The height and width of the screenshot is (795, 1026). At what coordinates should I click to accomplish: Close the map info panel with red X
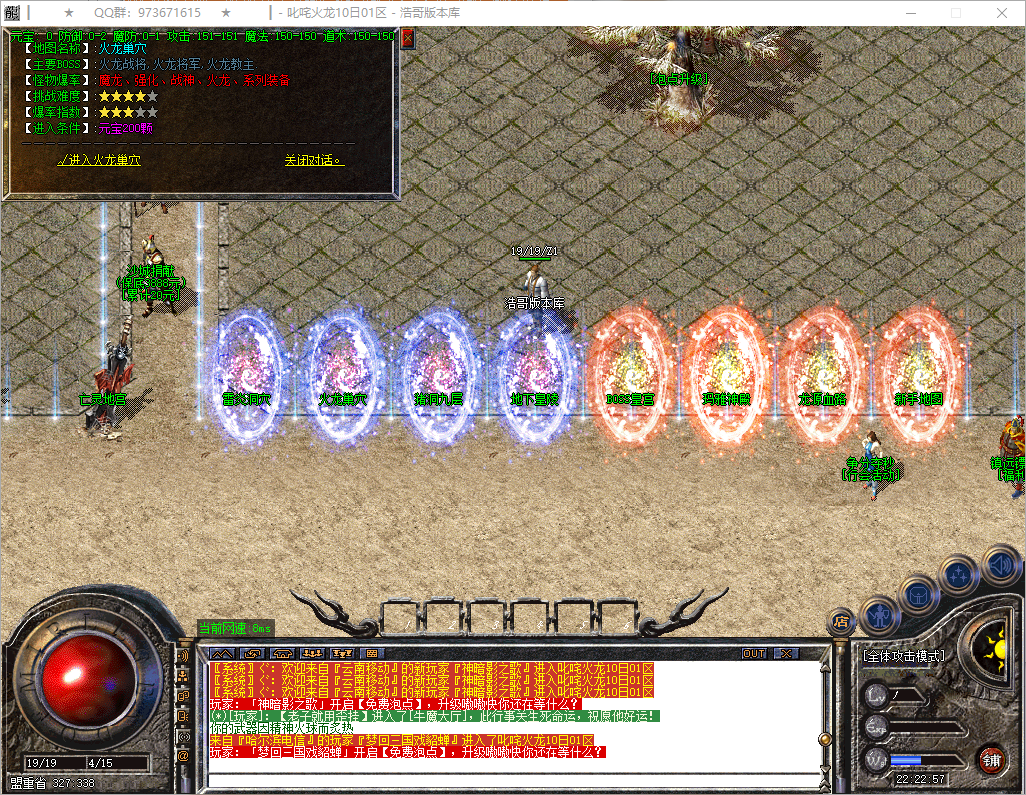click(x=407, y=39)
